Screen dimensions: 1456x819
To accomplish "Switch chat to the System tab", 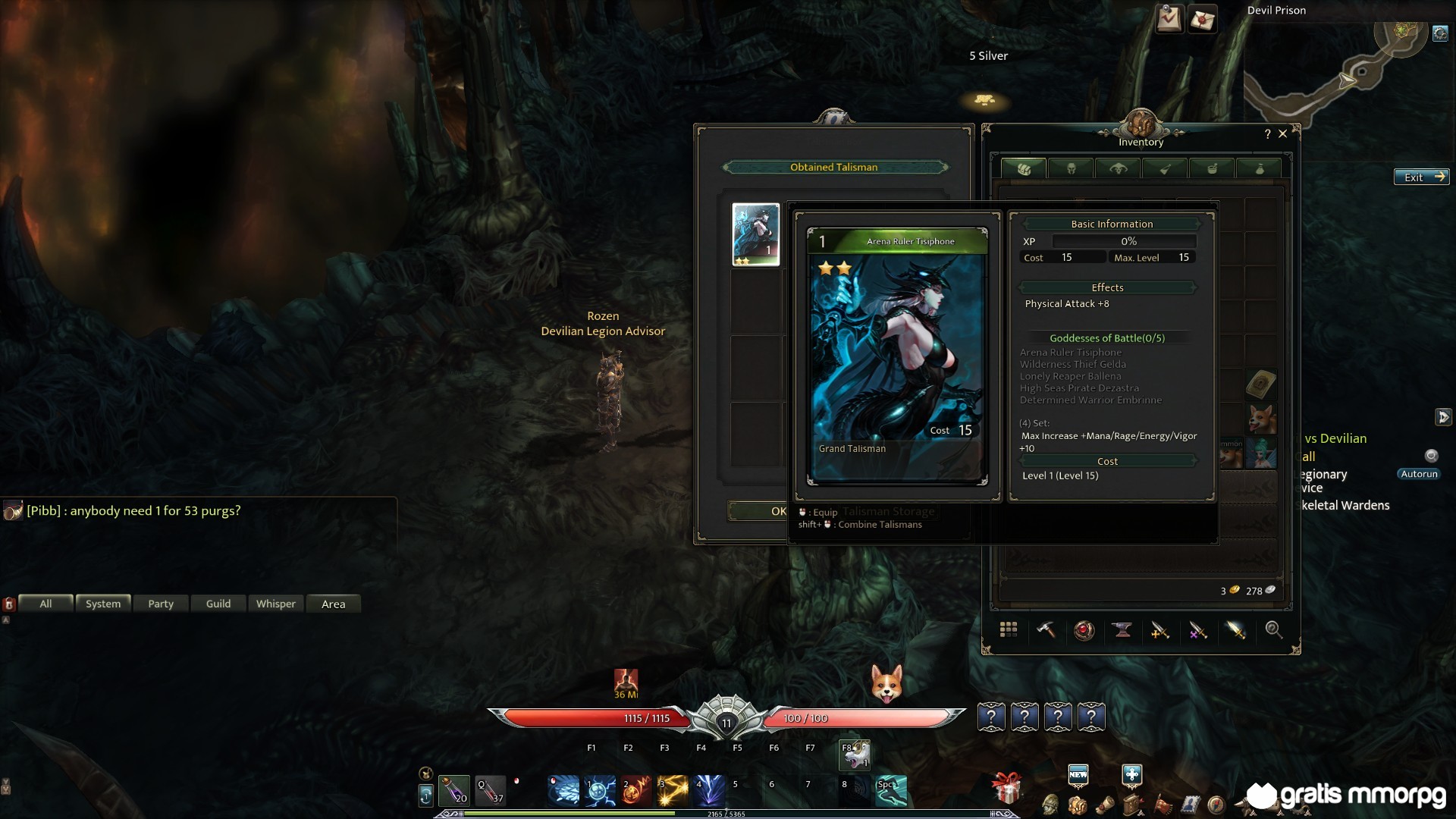I will point(103,604).
